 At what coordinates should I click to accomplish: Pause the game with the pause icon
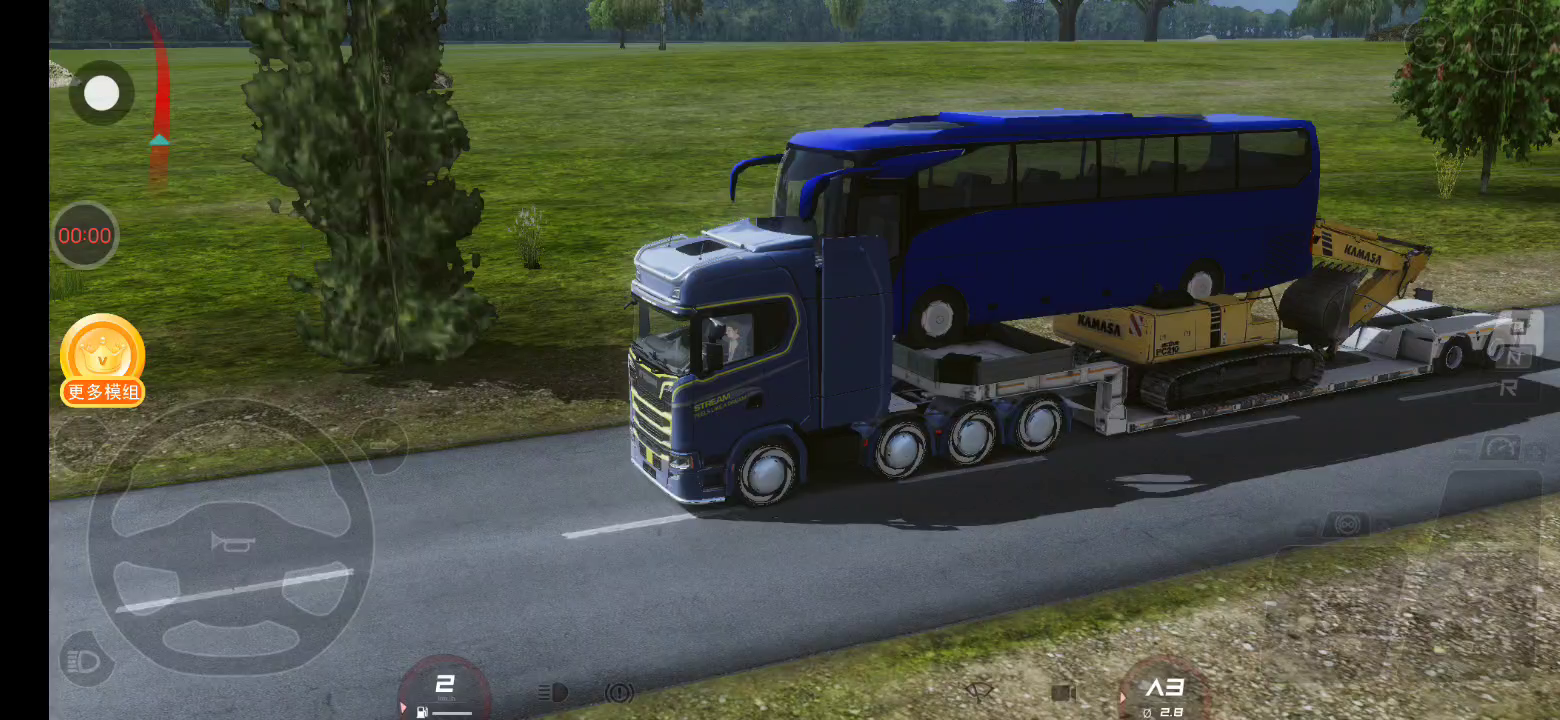click(x=1505, y=42)
